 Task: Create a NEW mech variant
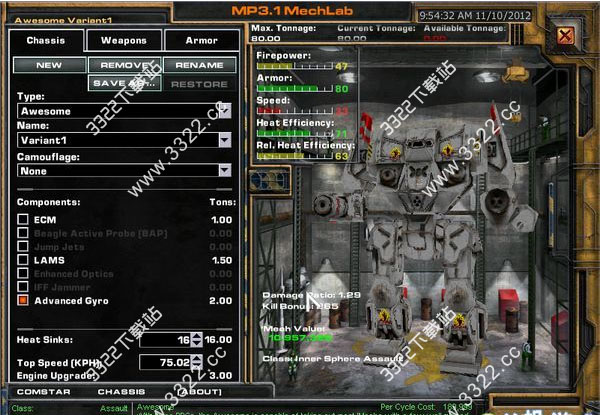click(x=49, y=65)
